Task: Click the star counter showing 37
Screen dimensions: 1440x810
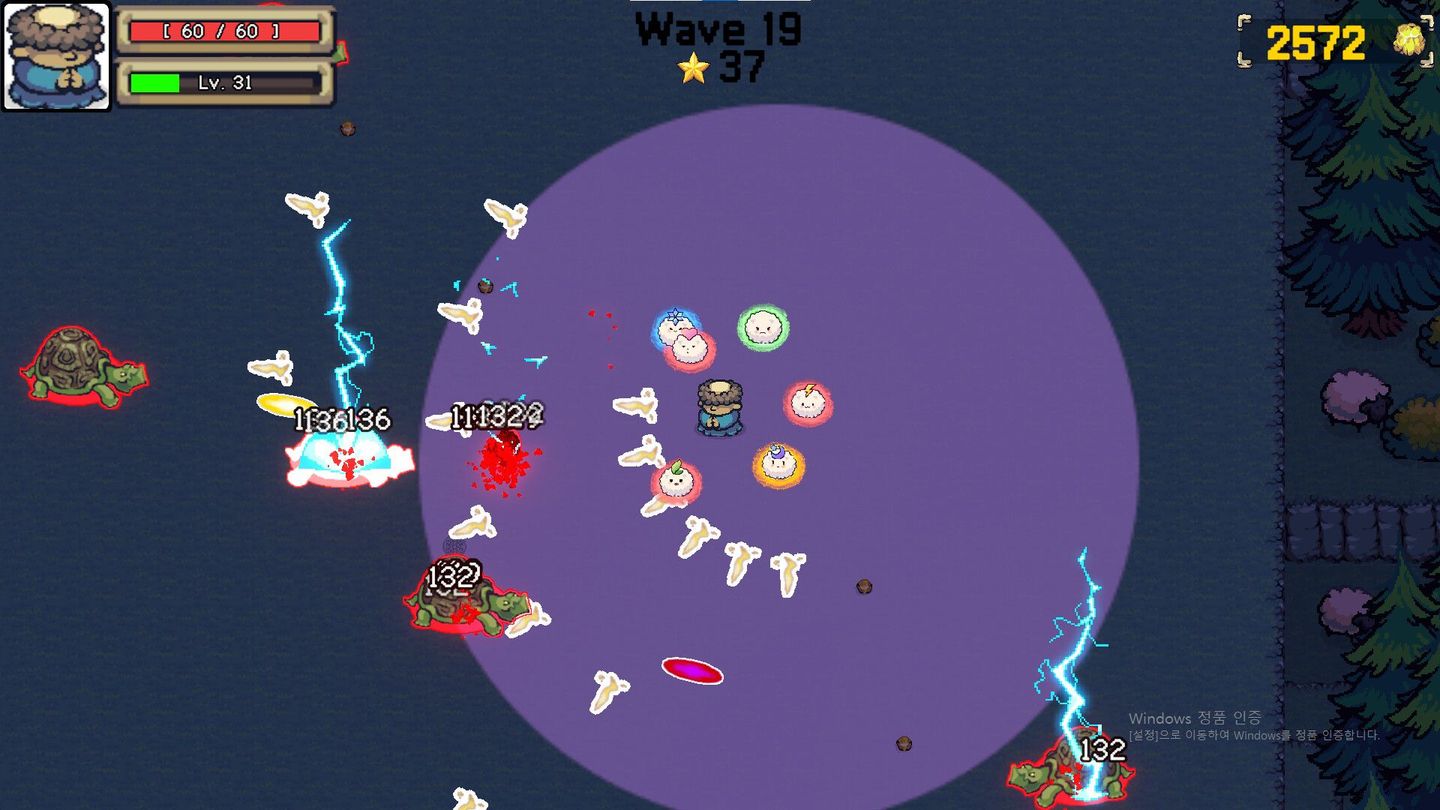Action: tap(740, 68)
